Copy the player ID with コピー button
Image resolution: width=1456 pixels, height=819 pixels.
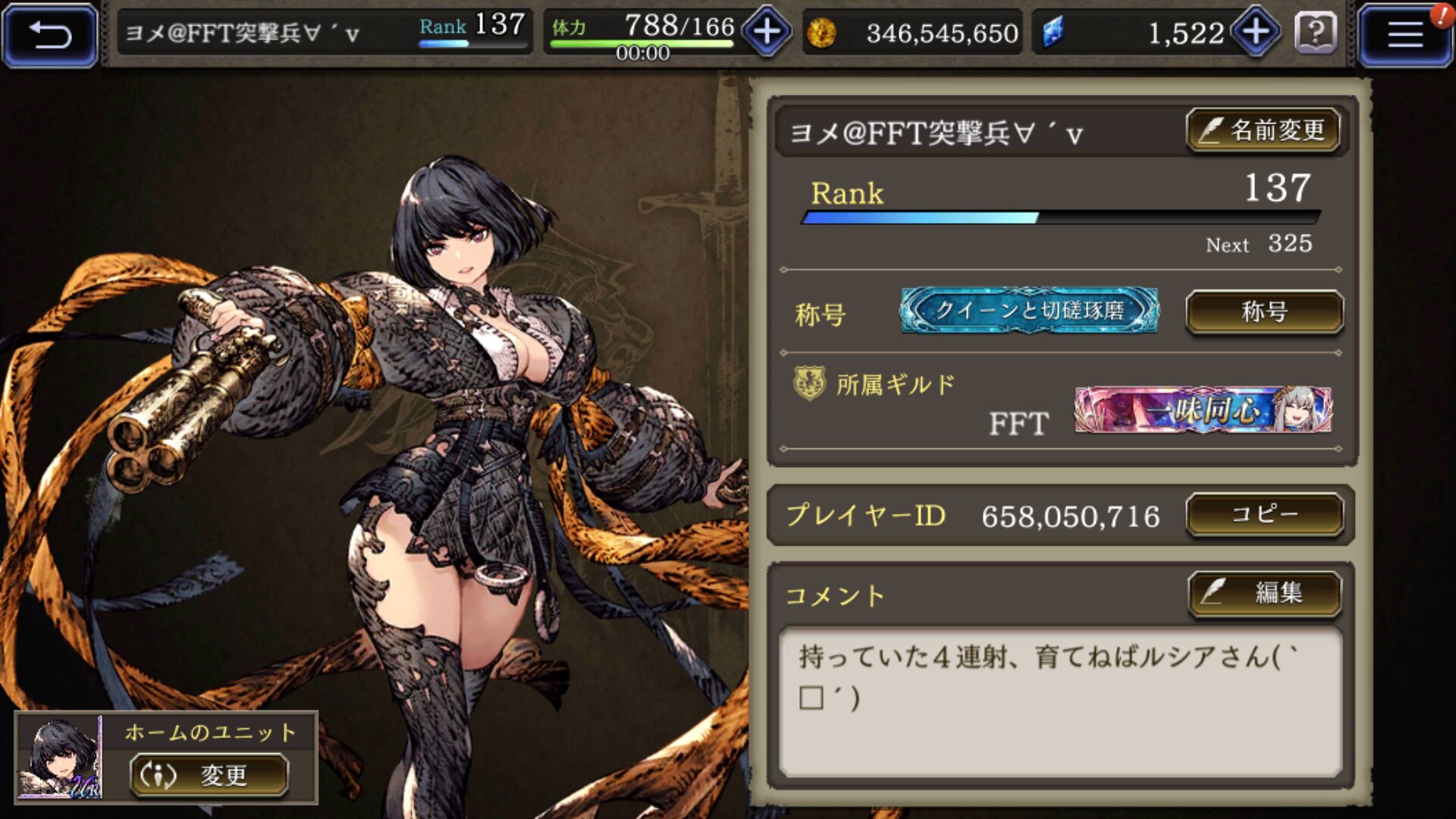click(1264, 515)
